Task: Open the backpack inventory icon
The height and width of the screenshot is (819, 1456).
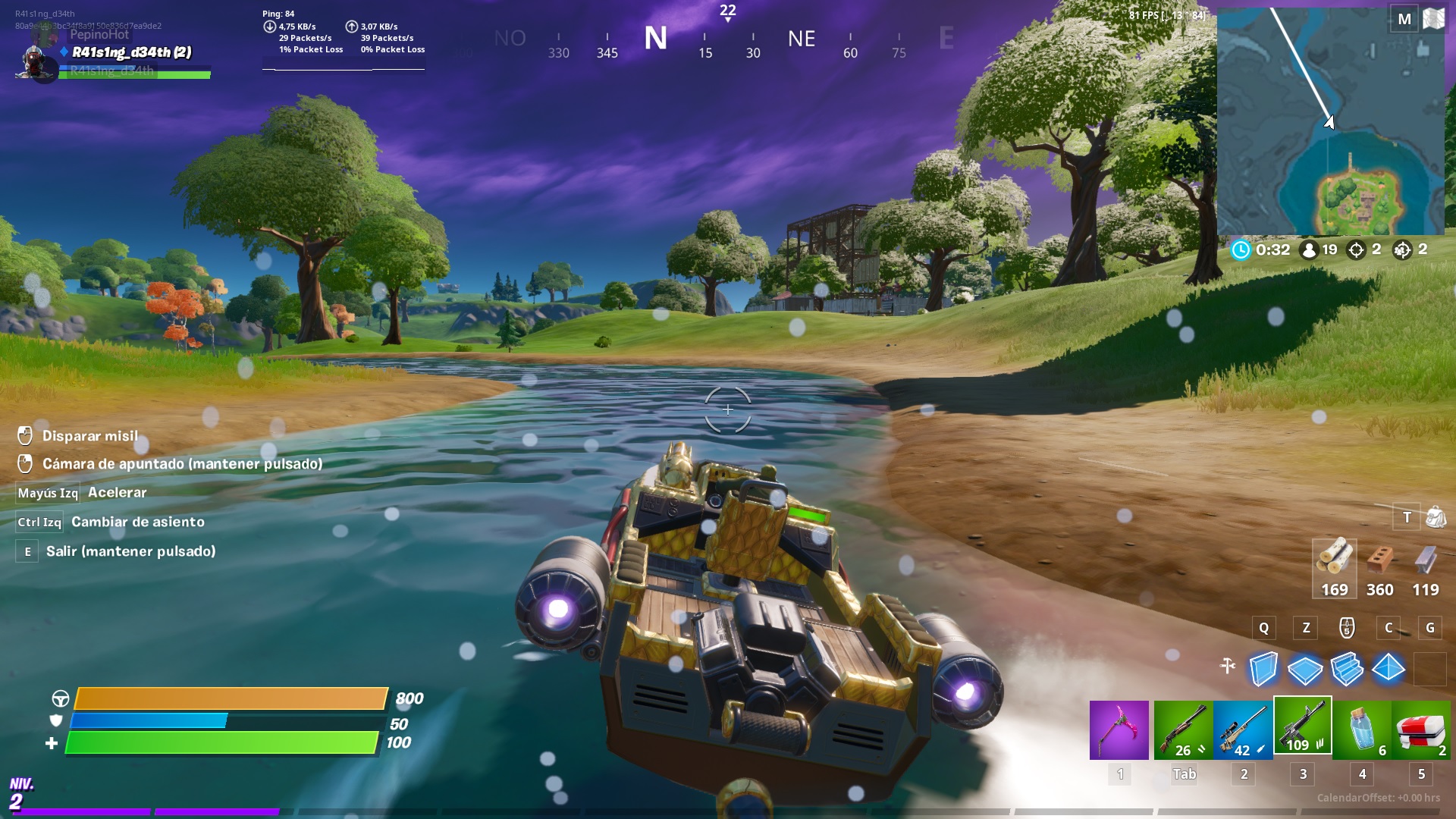Action: coord(1436,517)
